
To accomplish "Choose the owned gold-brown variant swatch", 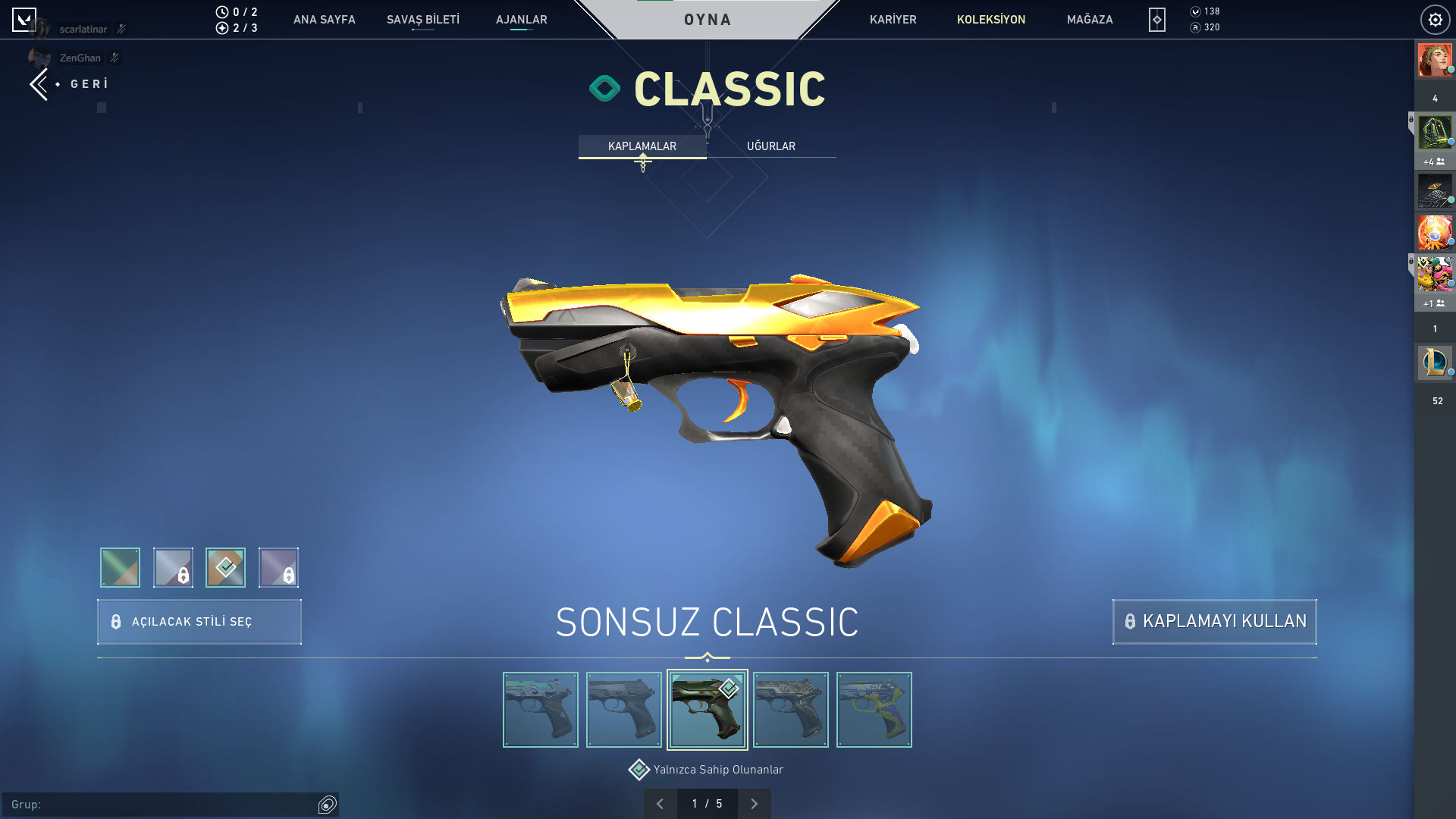I will coord(225,567).
